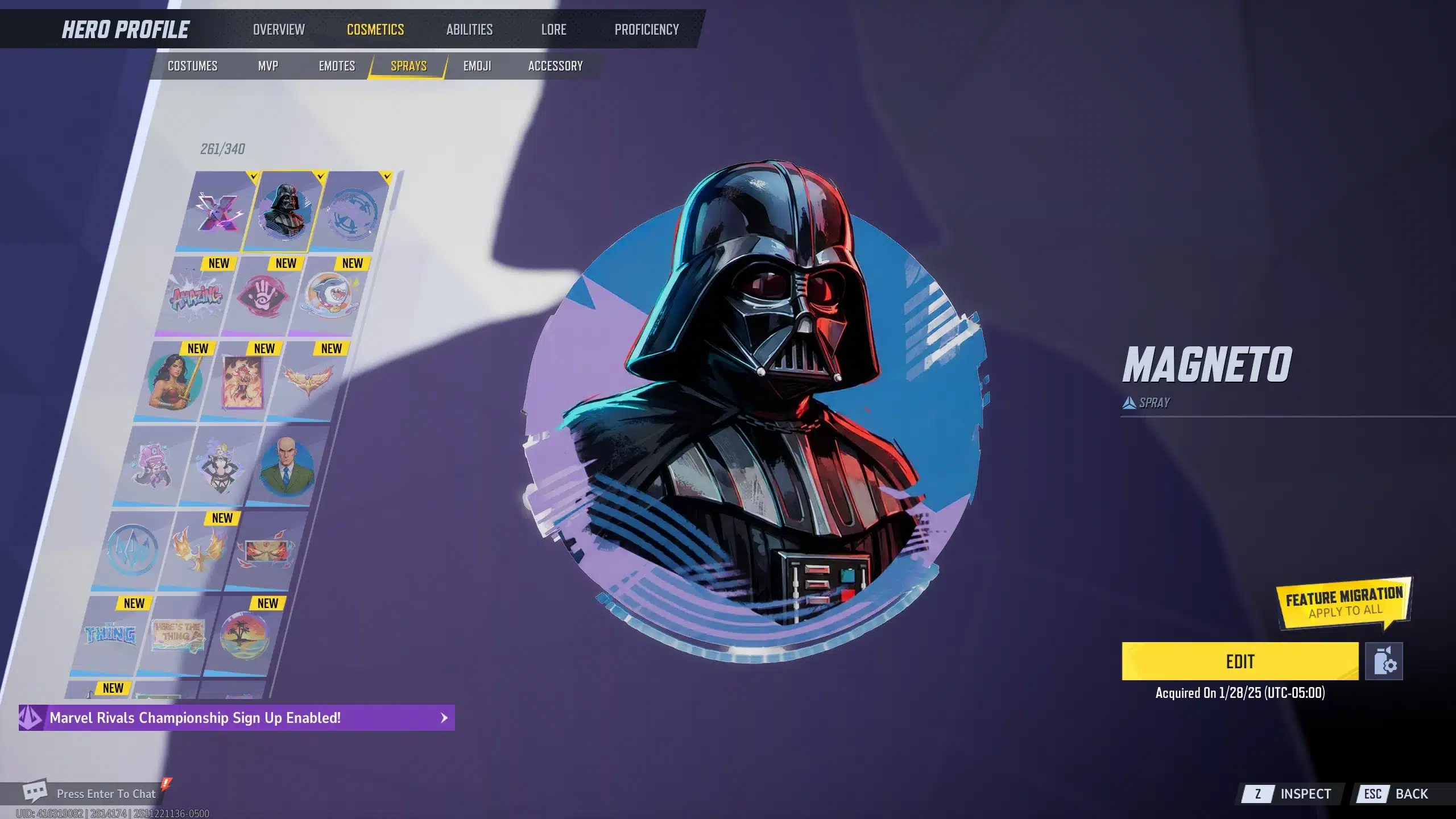Image resolution: width=1456 pixels, height=819 pixels.
Task: Click the yellow Edit button
Action: click(x=1240, y=661)
